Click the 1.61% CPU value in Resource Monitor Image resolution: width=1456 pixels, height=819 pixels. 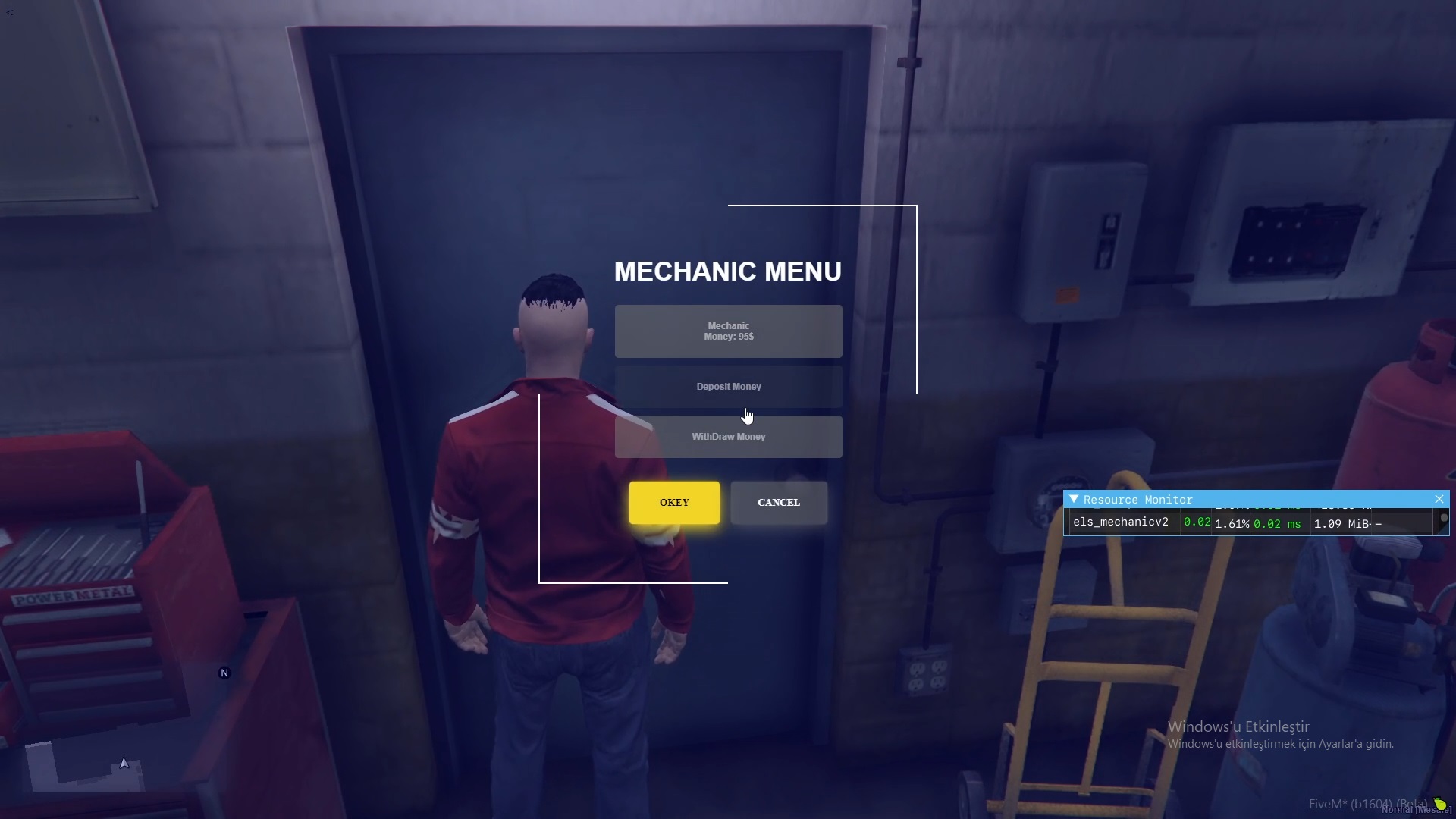[x=1230, y=524]
